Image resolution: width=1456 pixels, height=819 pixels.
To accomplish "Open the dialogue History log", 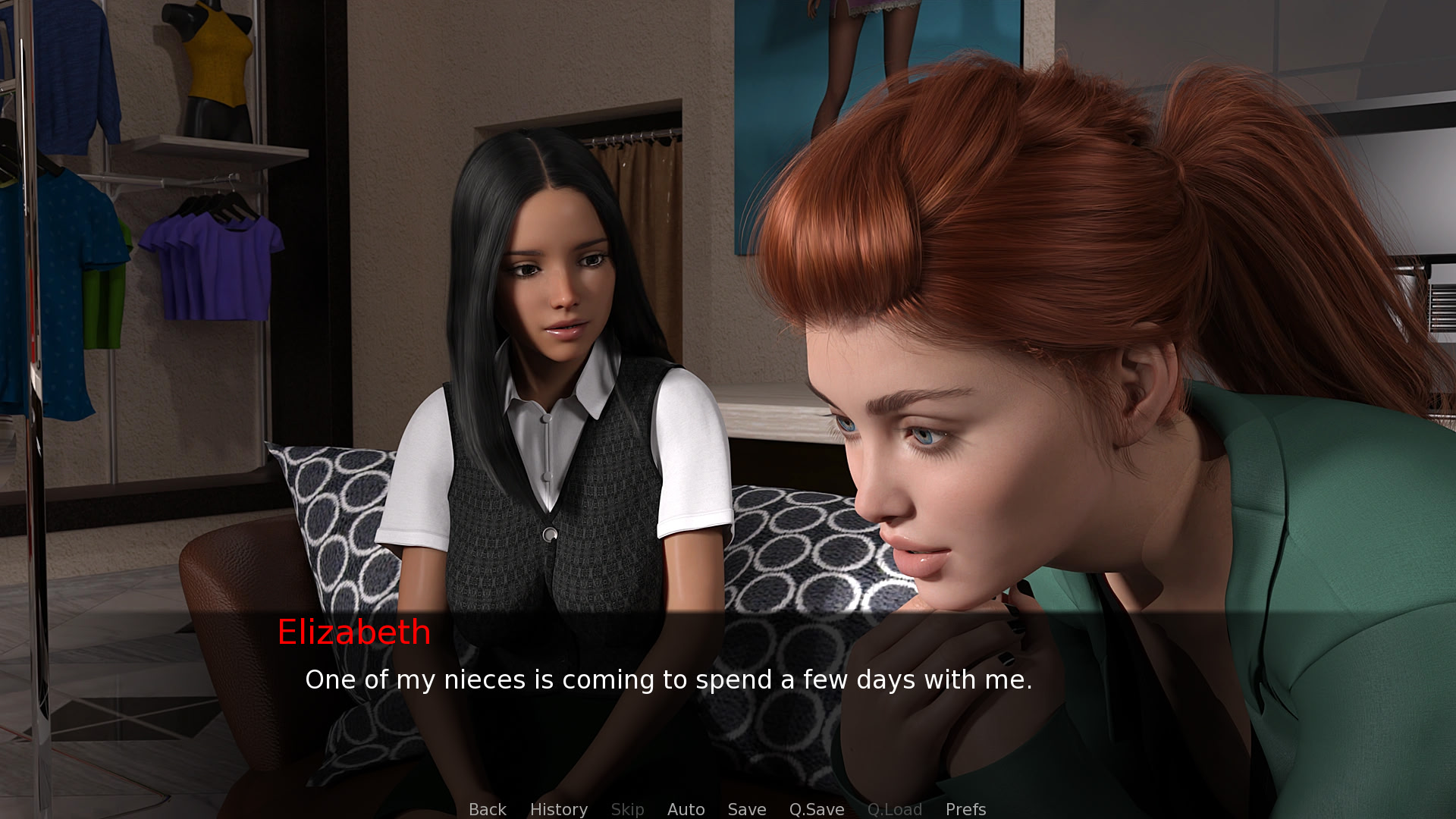I will coord(559,809).
